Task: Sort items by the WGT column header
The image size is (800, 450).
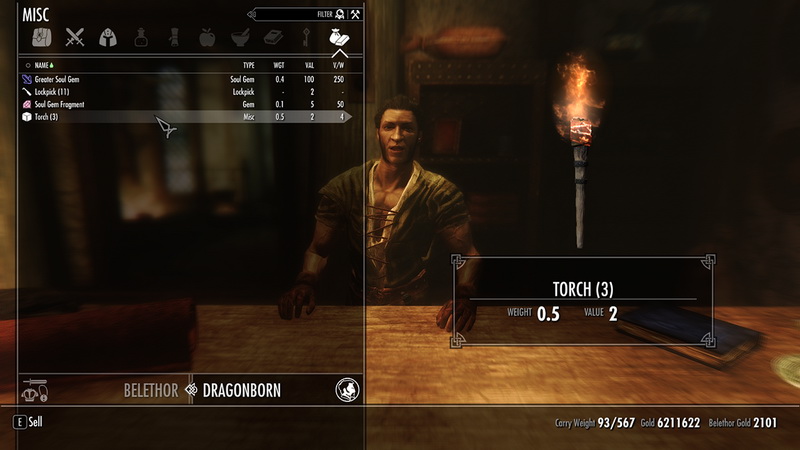Action: point(278,64)
